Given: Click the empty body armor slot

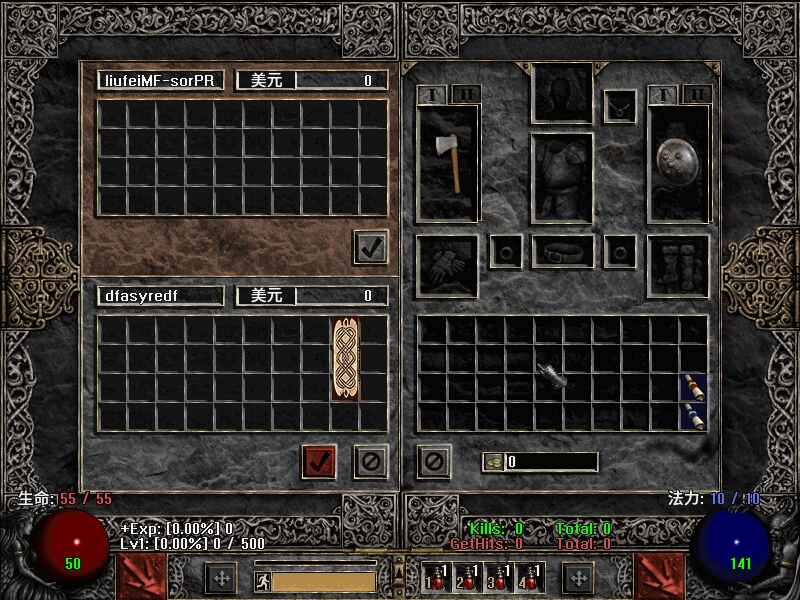Looking at the screenshot, I should (x=562, y=178).
